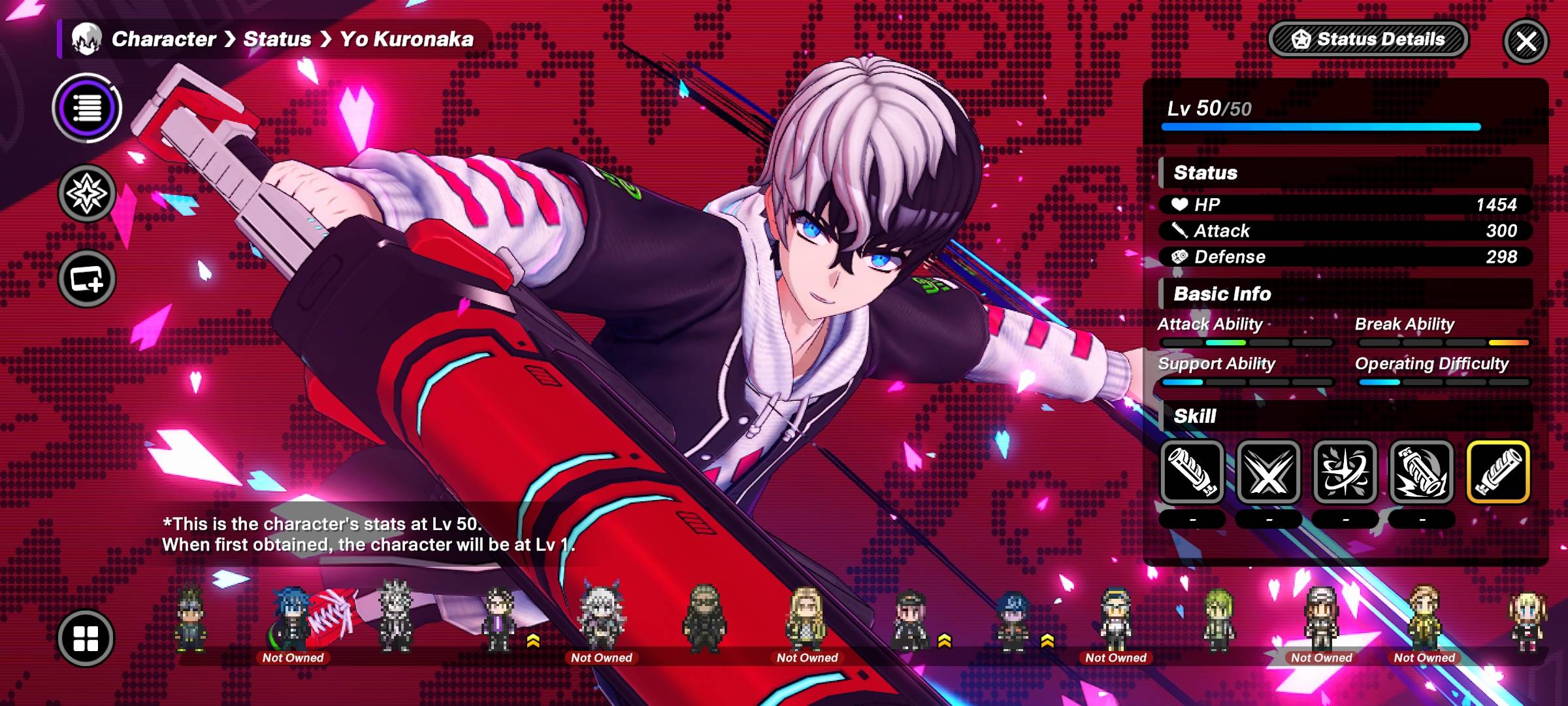View the slamming cannon impact skill
This screenshot has height=706, width=1568.
pyautogui.click(x=1421, y=472)
